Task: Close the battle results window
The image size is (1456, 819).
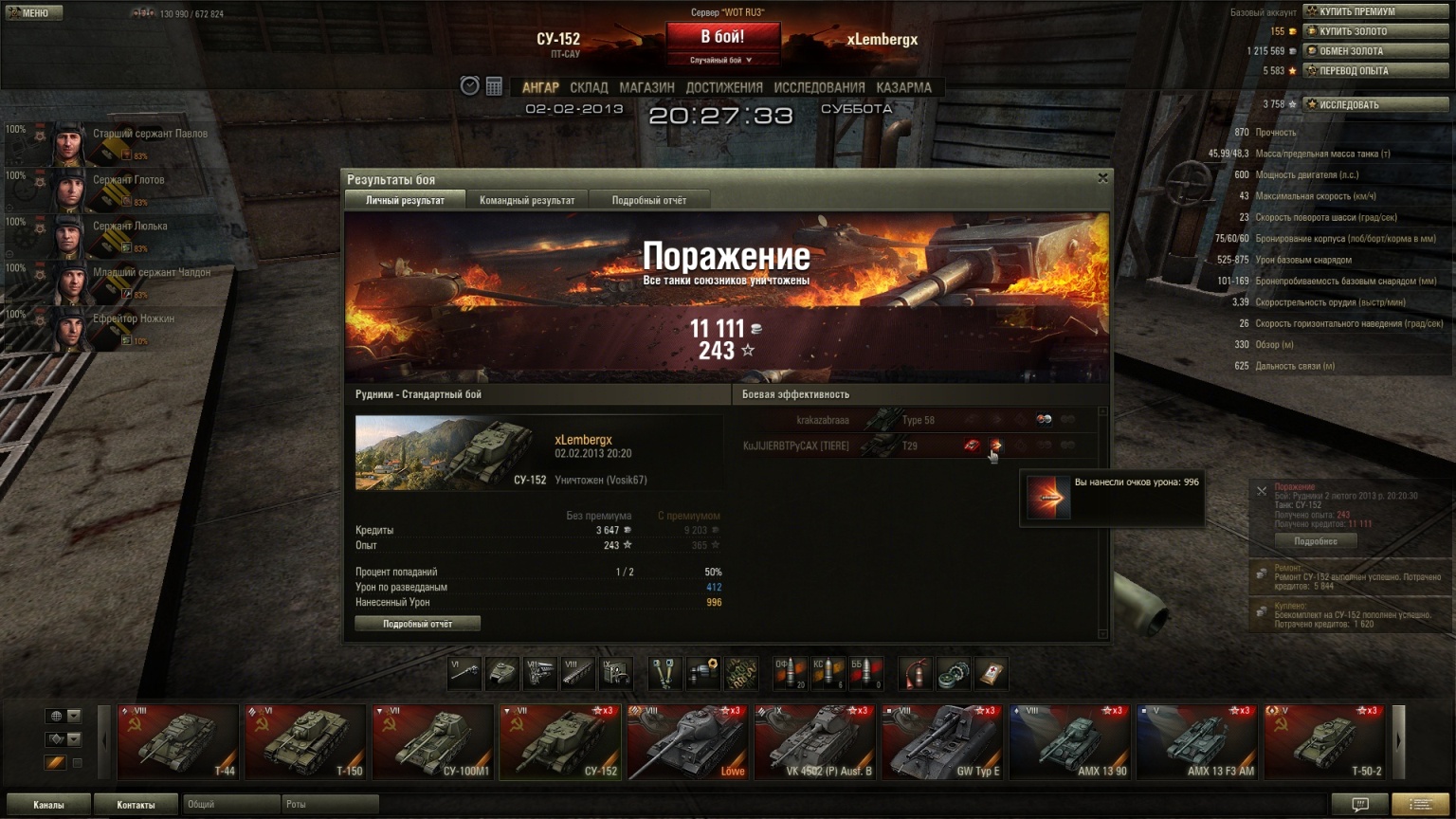Action: coord(1102,177)
